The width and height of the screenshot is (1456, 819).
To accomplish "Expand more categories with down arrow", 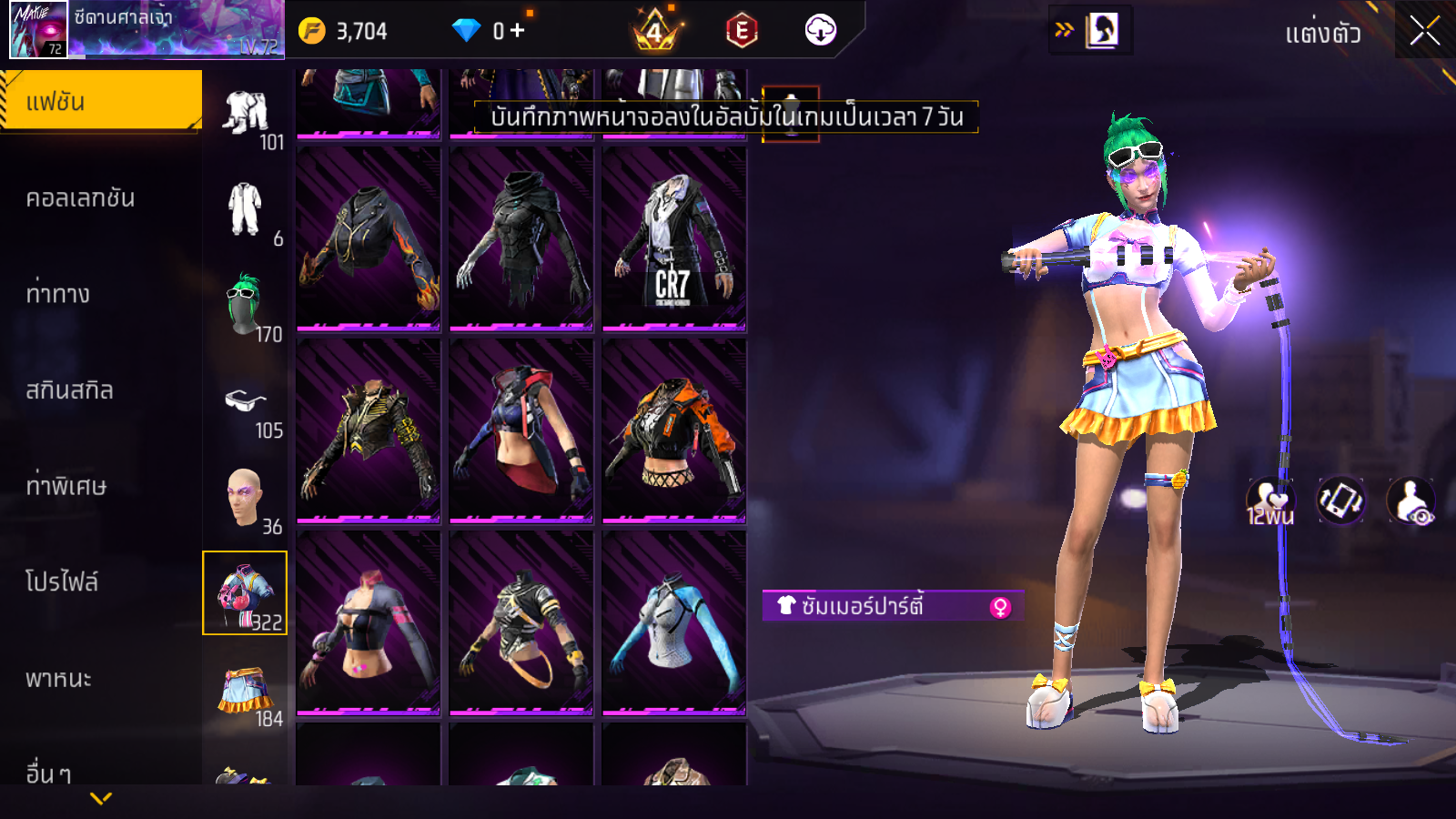I will (101, 798).
